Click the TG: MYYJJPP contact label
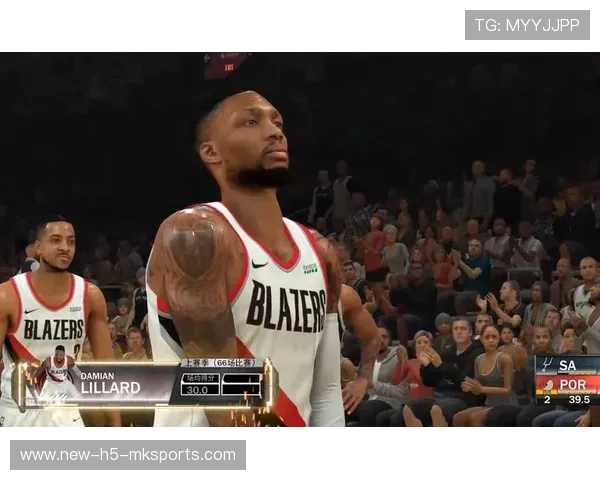600x480 pixels. coord(527,25)
